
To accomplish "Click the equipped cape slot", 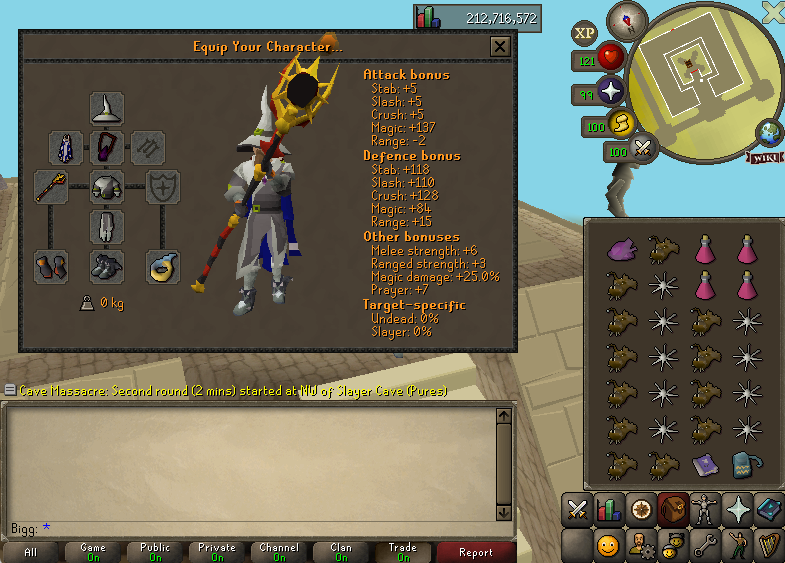I will click(x=66, y=148).
